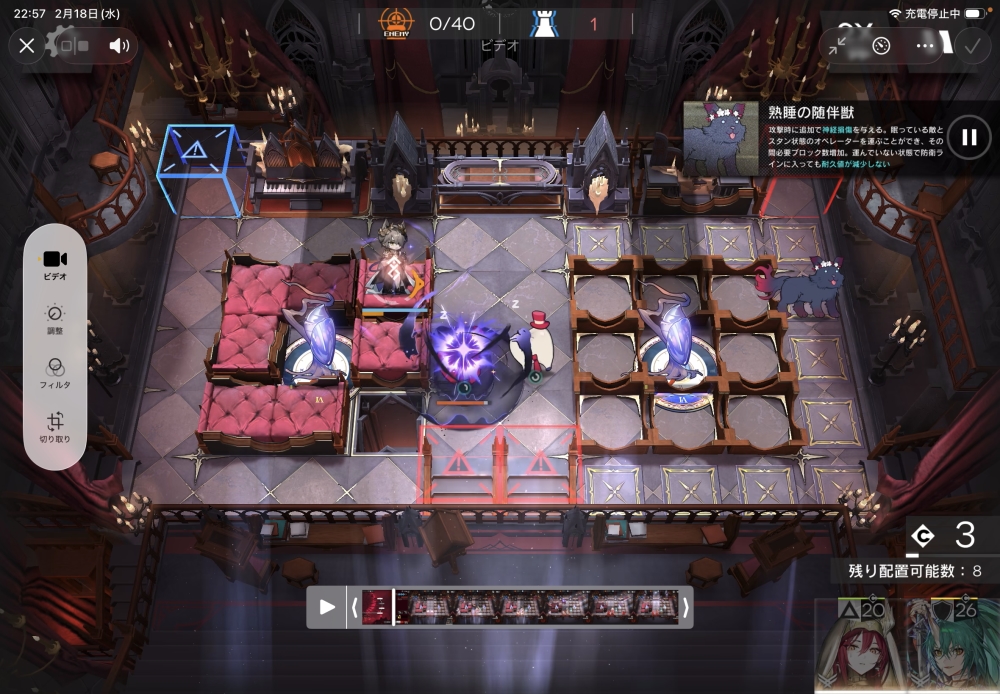
Task: Close the video editor with the X
Action: 27,45
